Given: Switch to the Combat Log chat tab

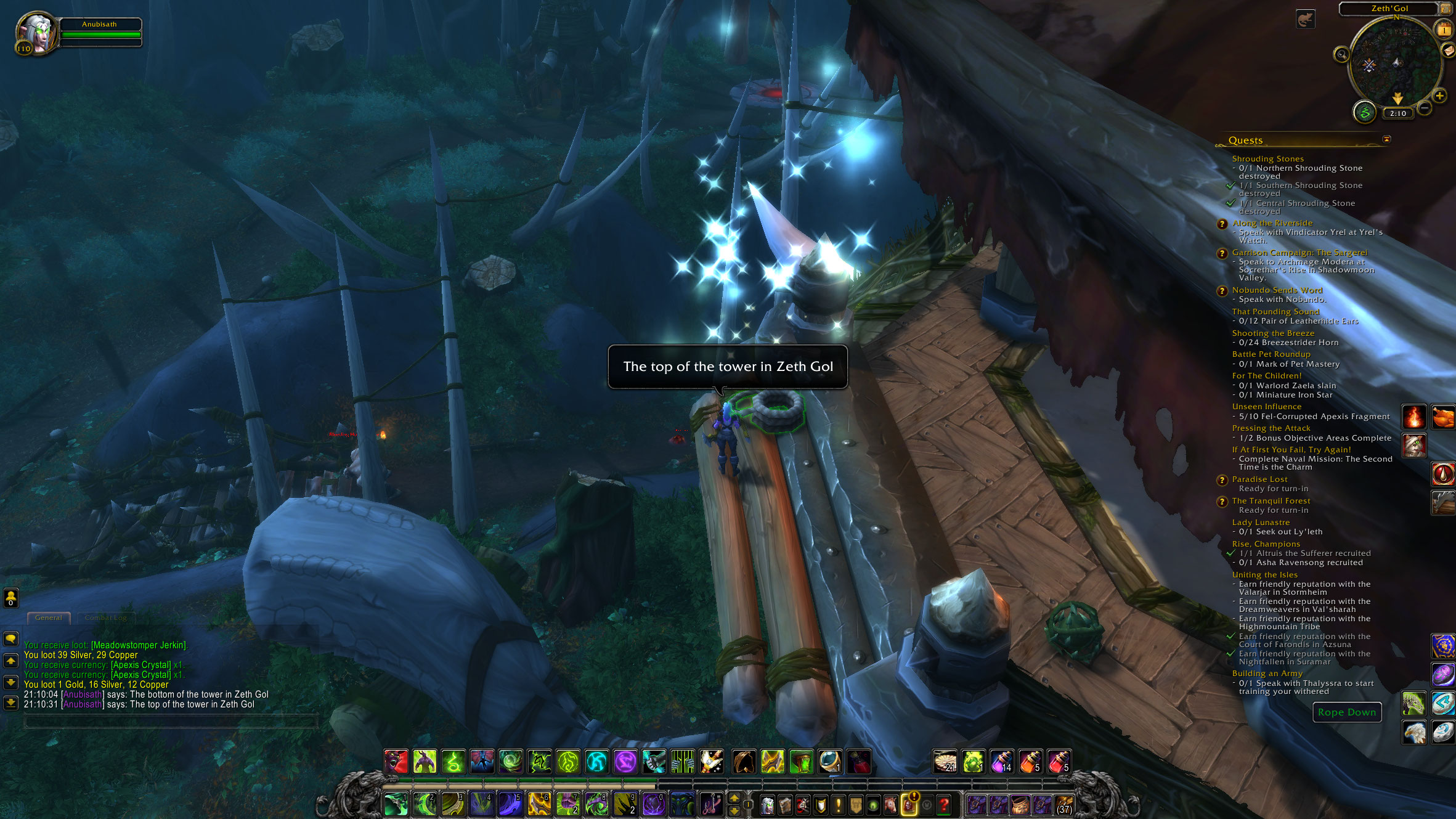Looking at the screenshot, I should click(x=105, y=617).
